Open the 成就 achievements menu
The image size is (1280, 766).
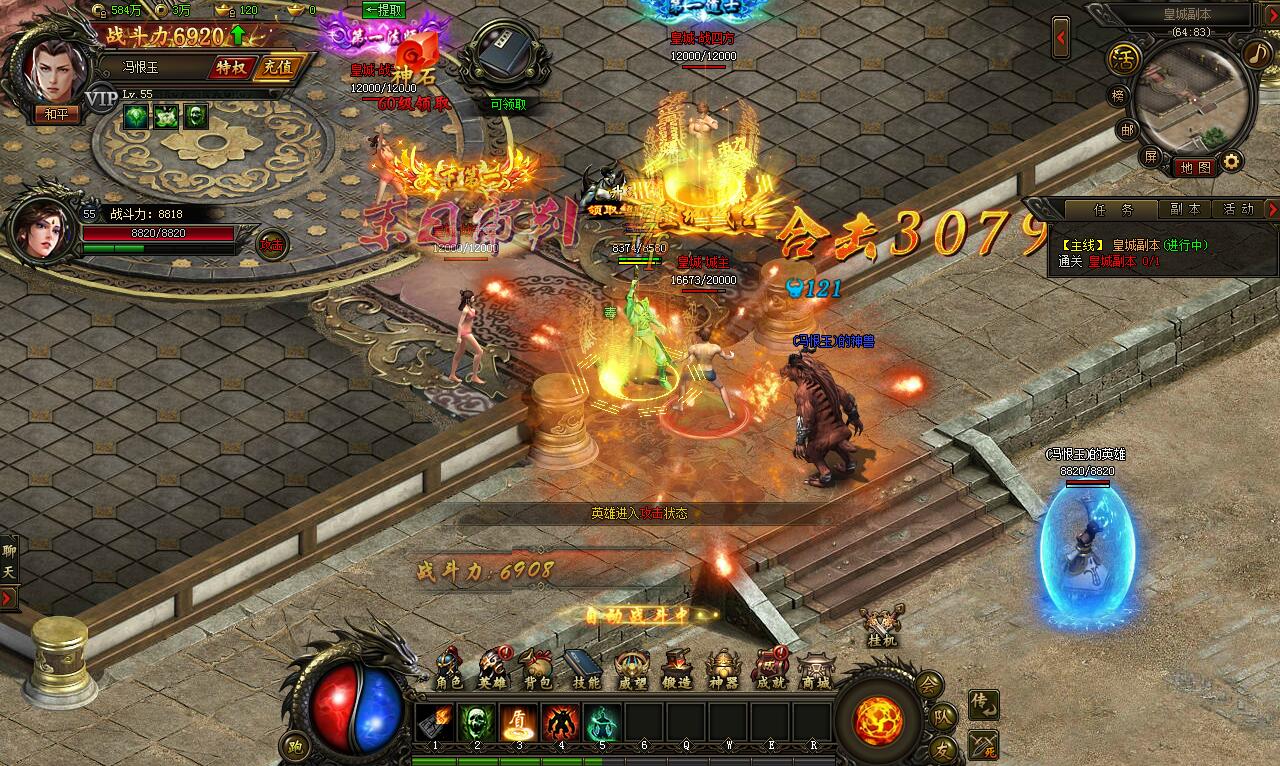769,671
